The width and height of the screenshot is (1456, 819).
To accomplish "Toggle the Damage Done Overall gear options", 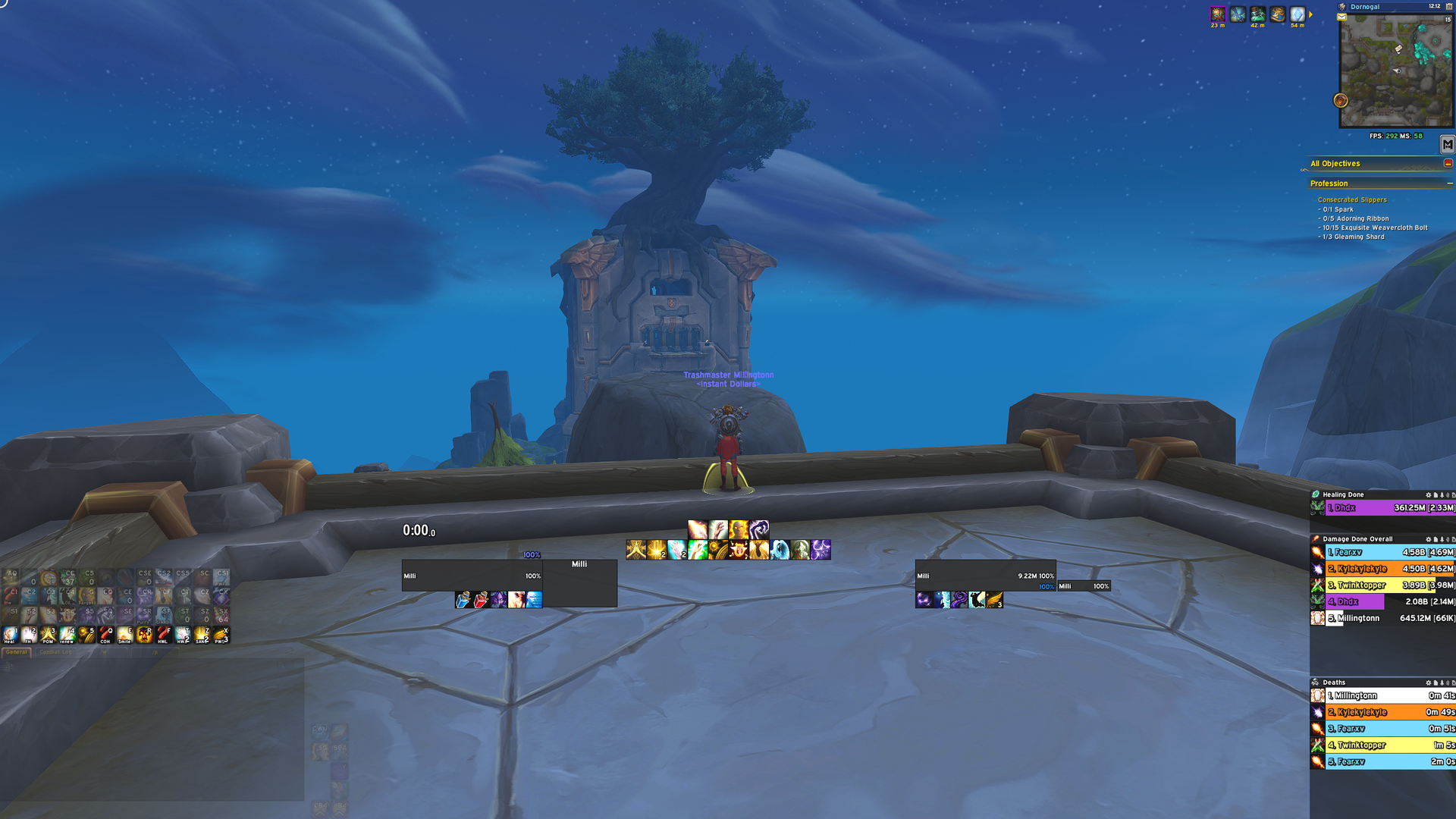I will (x=1428, y=539).
